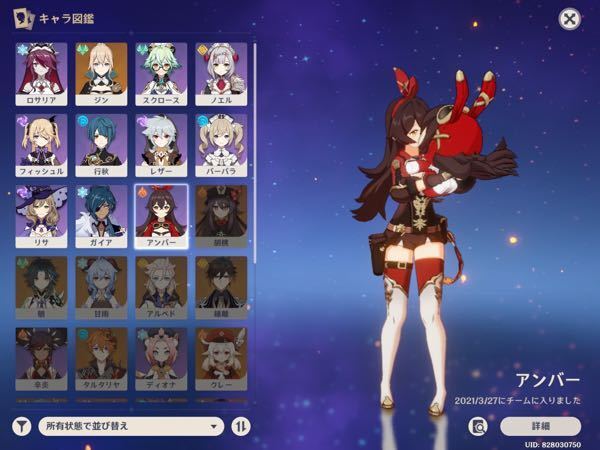Select the リサ character card
Viewport: 600px width, 450px height.
(x=41, y=216)
